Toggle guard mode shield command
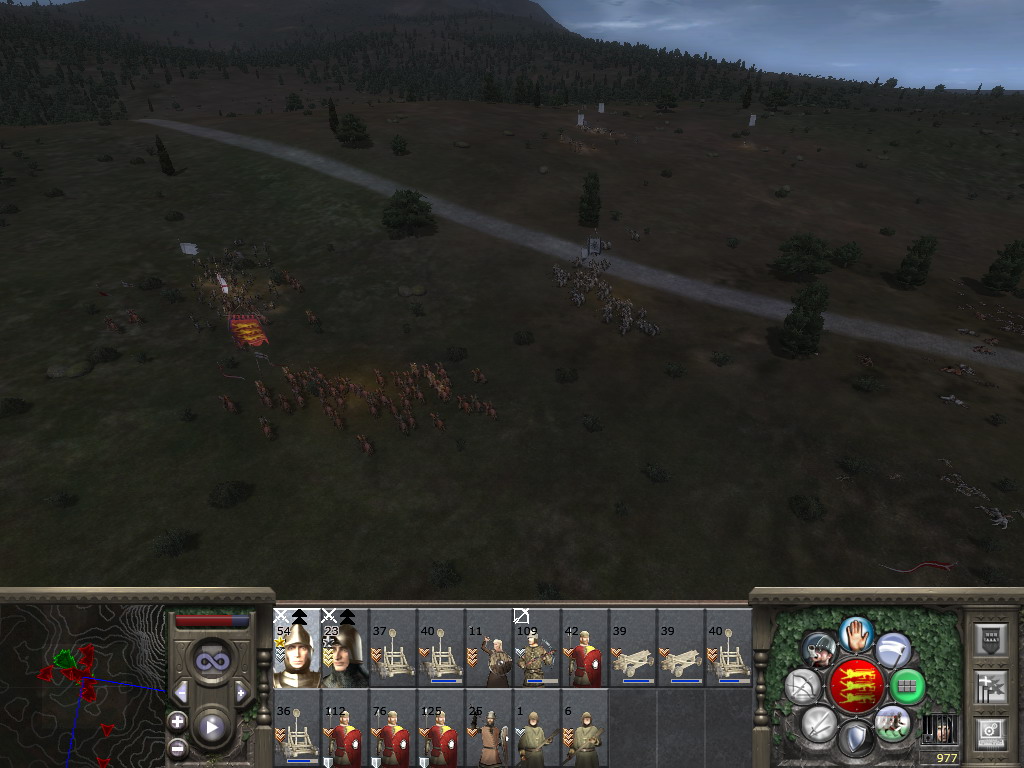Screen dimensions: 1024x768 point(856,739)
